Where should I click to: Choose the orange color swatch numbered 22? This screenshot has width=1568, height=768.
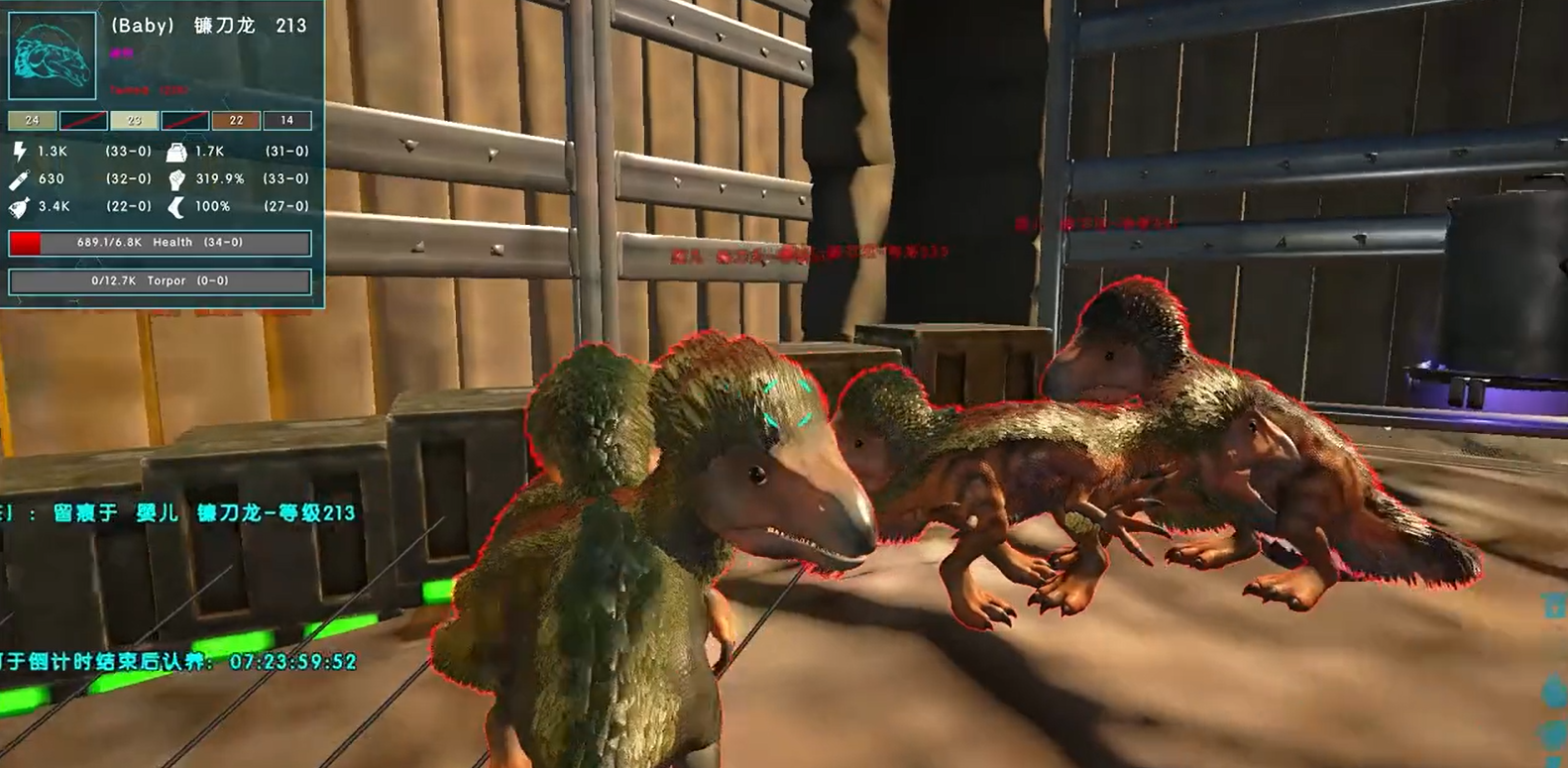[236, 121]
